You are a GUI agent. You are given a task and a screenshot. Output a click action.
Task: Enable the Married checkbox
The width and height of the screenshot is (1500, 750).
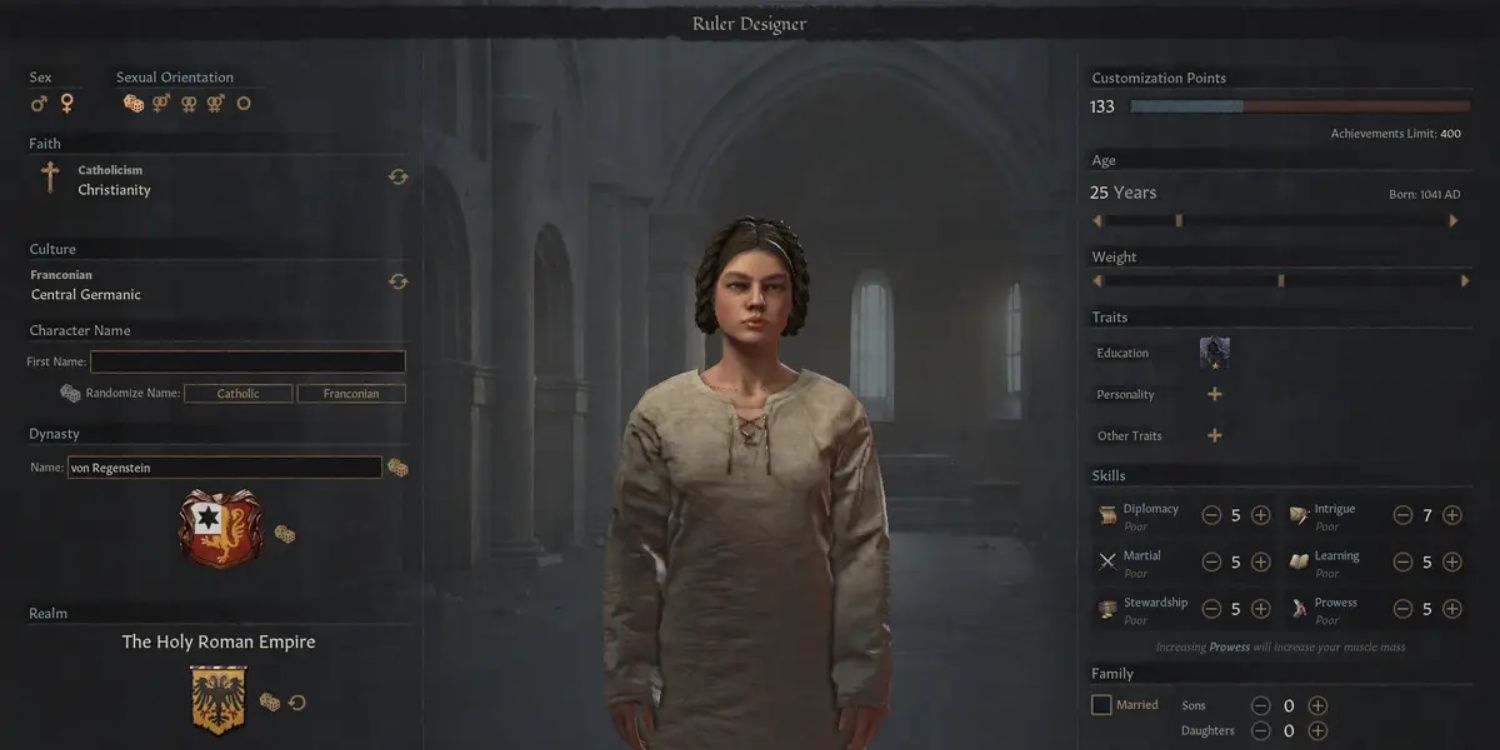[1100, 704]
